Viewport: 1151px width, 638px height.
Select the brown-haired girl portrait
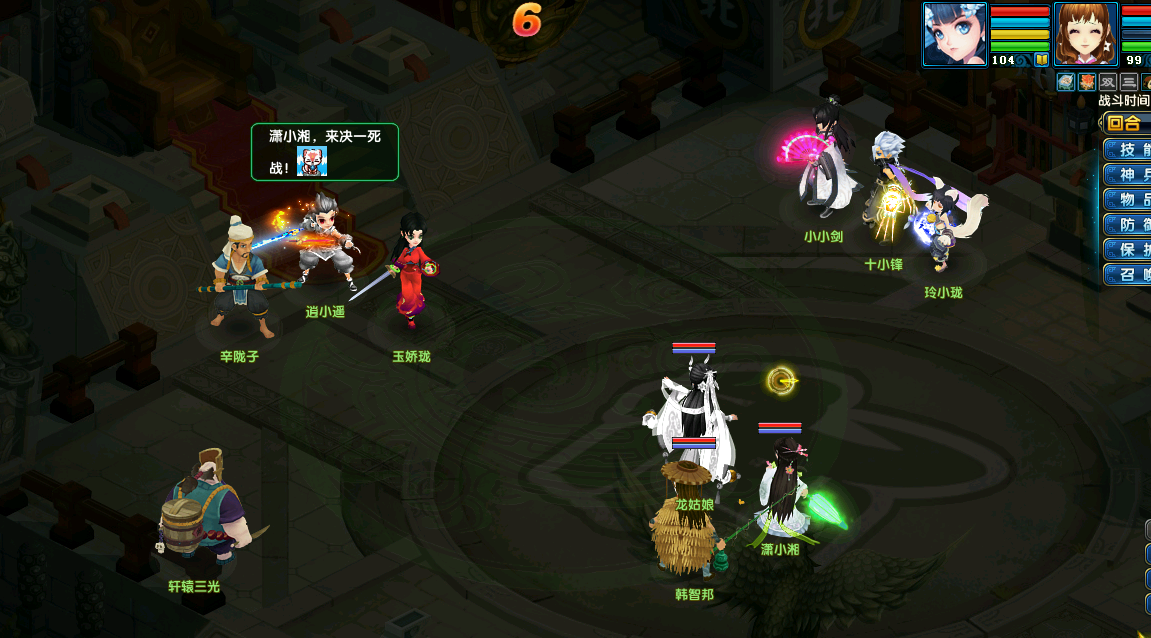[x=1086, y=34]
